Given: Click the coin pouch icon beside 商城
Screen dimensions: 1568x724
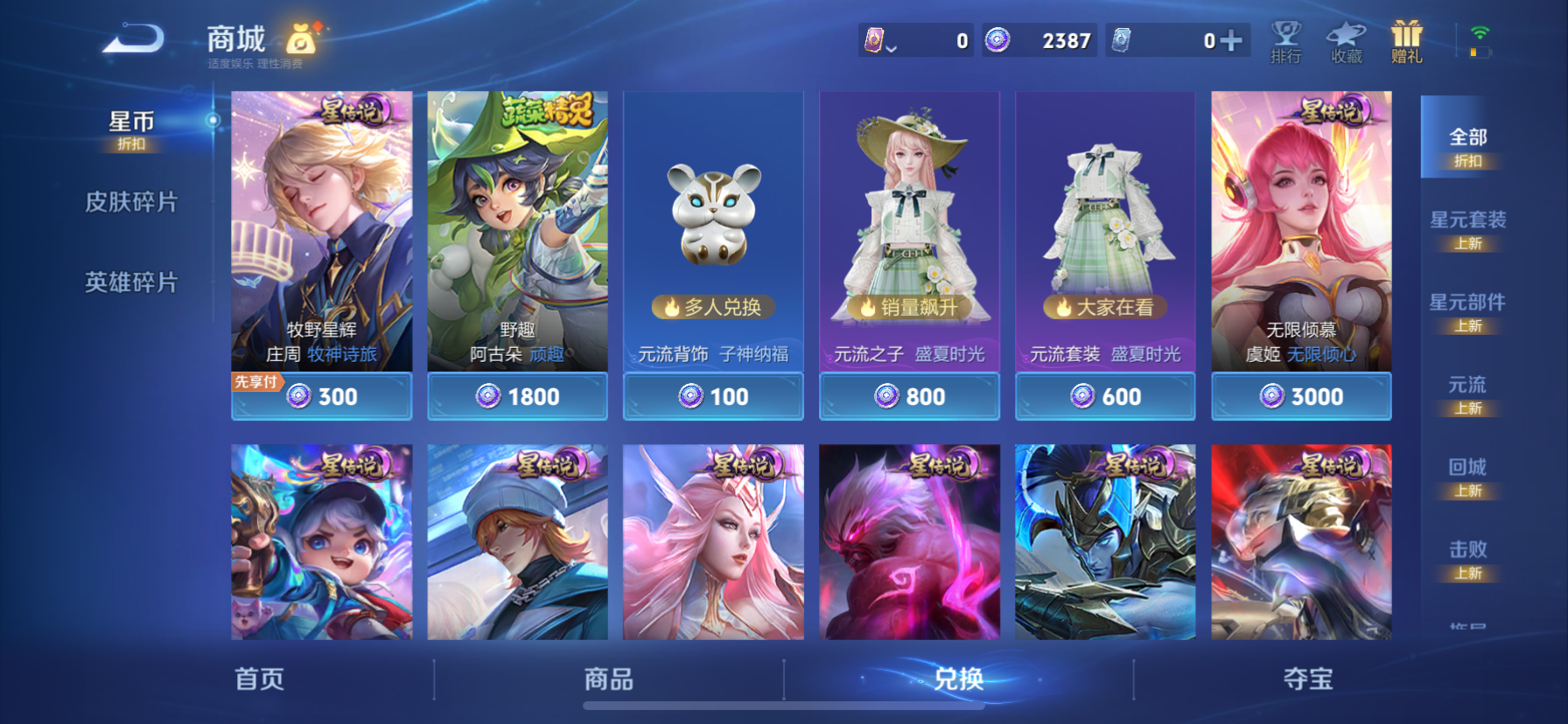Looking at the screenshot, I should point(299,38).
